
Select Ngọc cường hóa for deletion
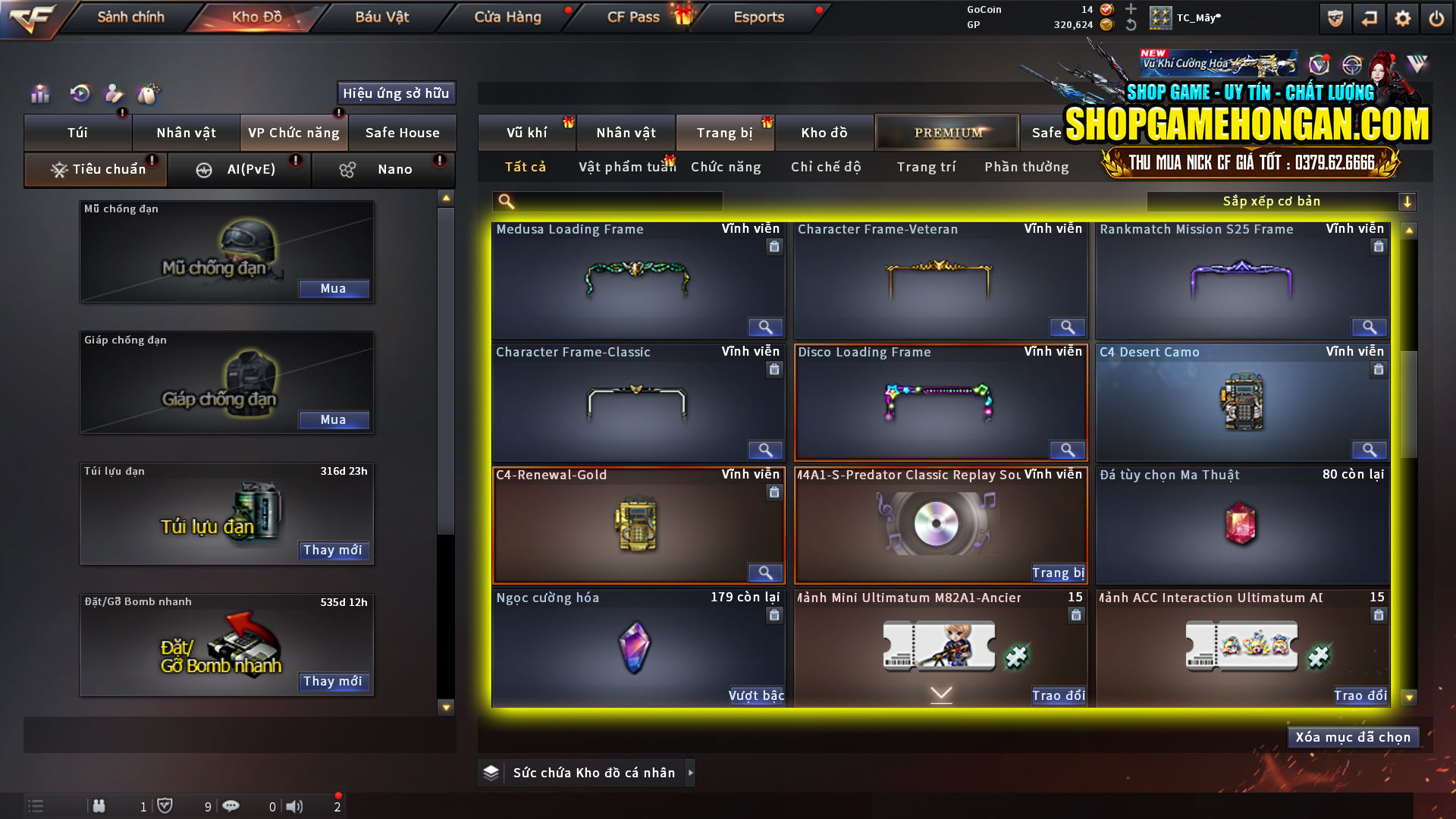774,615
